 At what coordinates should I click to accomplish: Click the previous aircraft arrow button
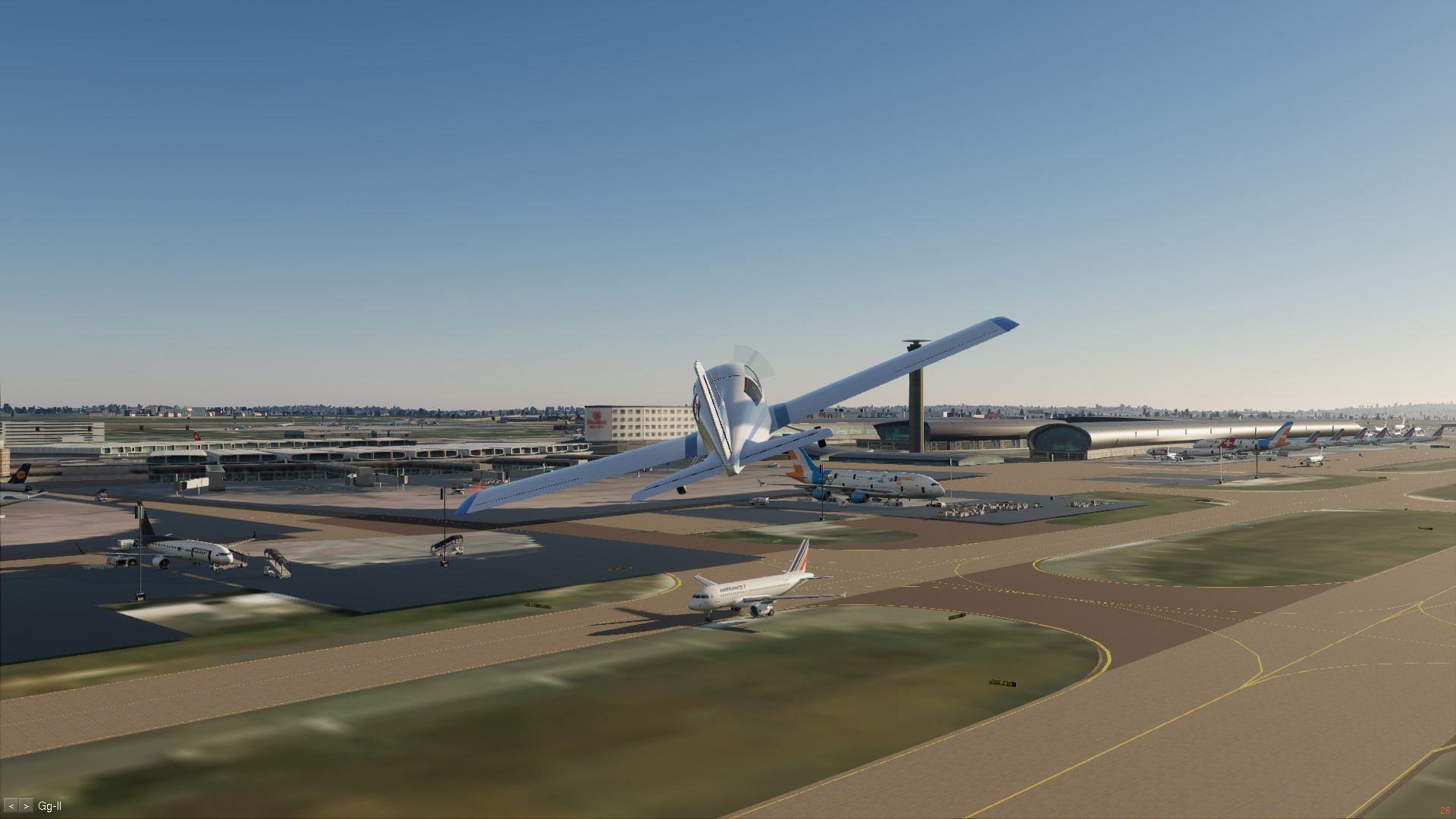11,806
